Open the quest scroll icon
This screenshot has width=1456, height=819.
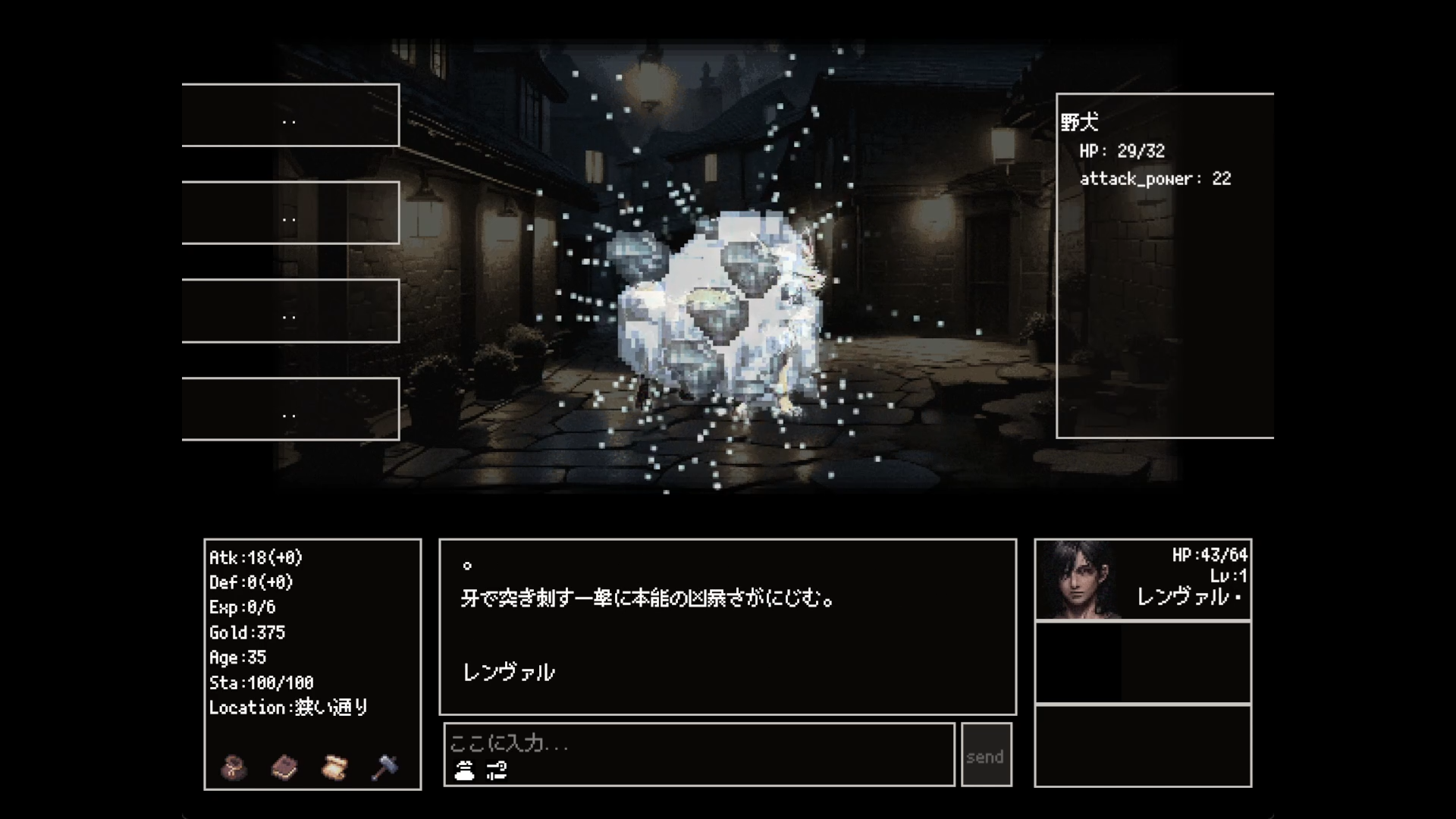334,768
